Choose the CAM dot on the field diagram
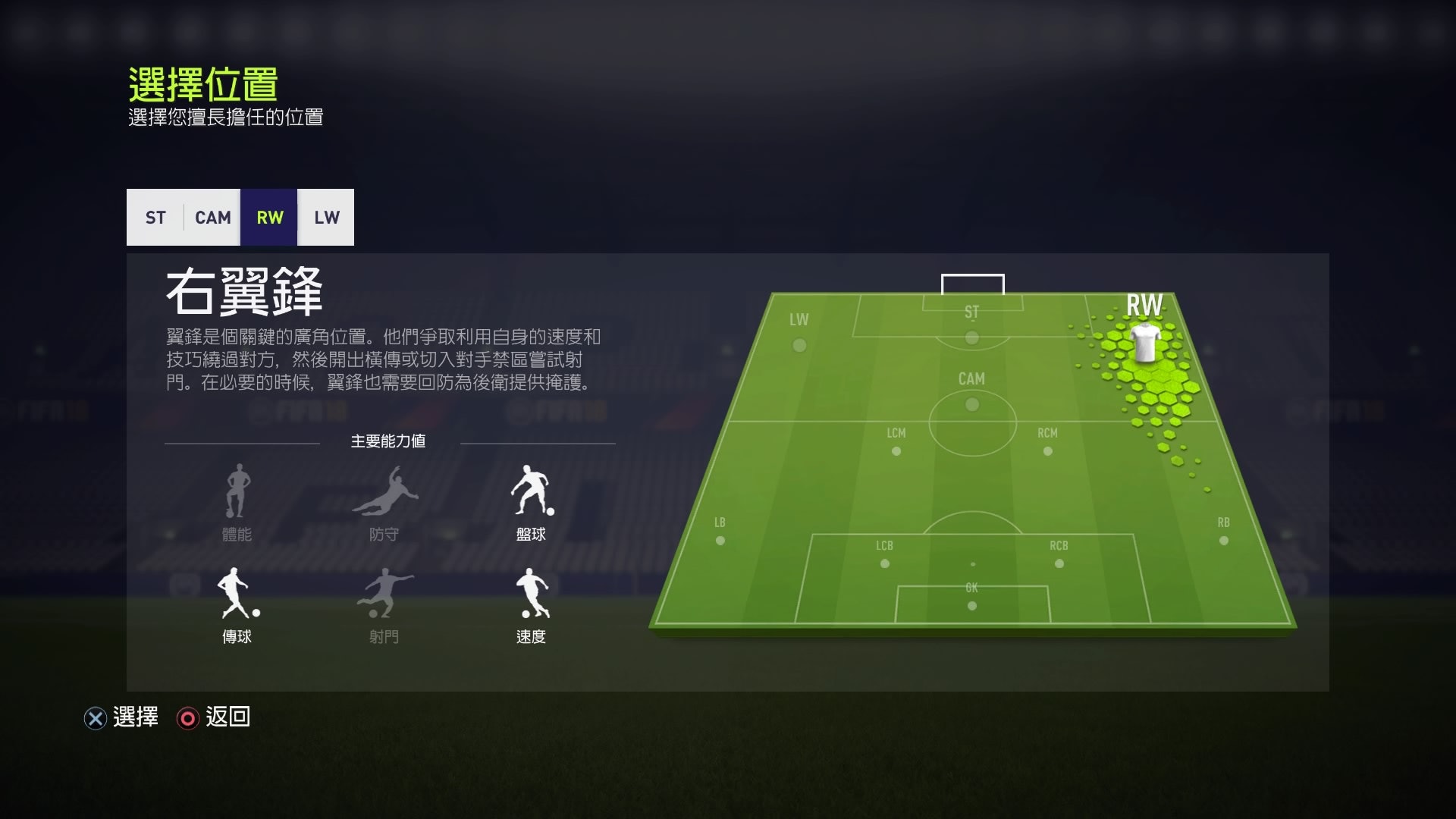The width and height of the screenshot is (1456, 819). [972, 403]
